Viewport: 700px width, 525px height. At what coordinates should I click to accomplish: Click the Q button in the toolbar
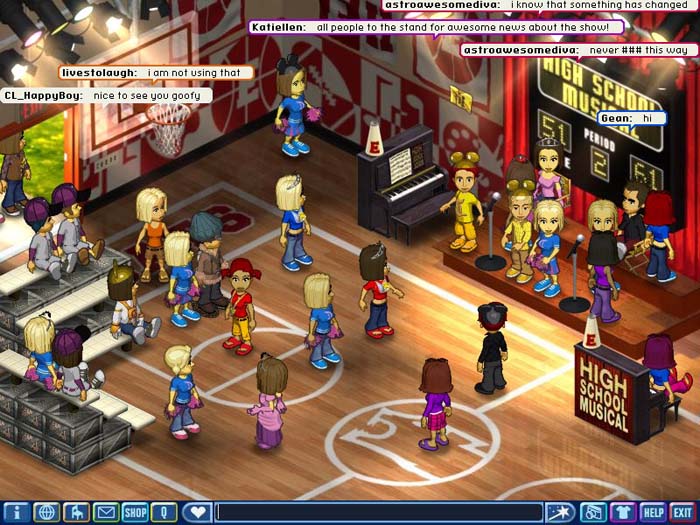point(164,513)
